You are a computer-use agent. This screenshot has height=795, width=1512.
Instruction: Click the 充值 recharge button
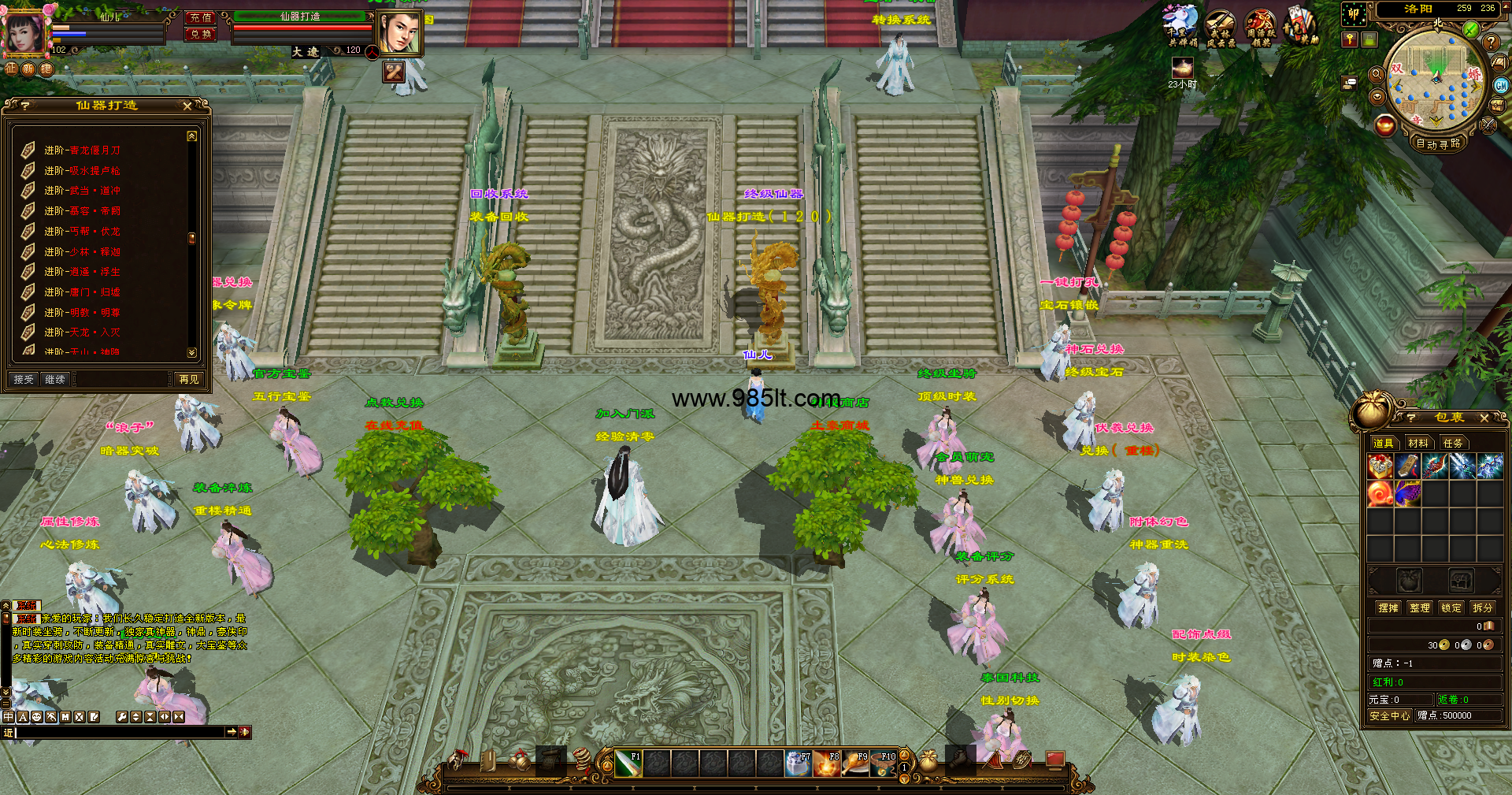coord(201,17)
